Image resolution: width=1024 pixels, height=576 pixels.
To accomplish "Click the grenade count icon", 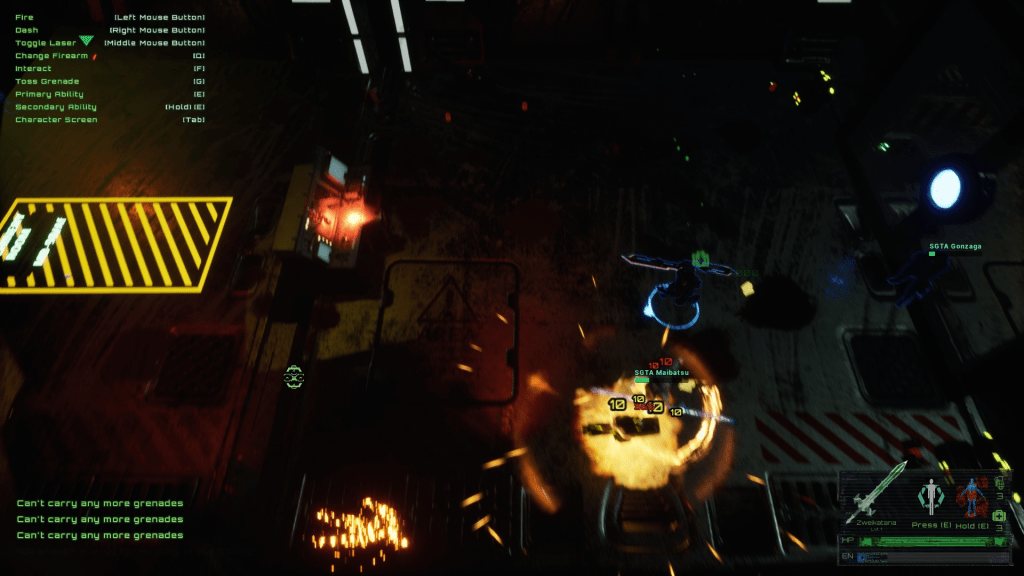I will (x=999, y=483).
